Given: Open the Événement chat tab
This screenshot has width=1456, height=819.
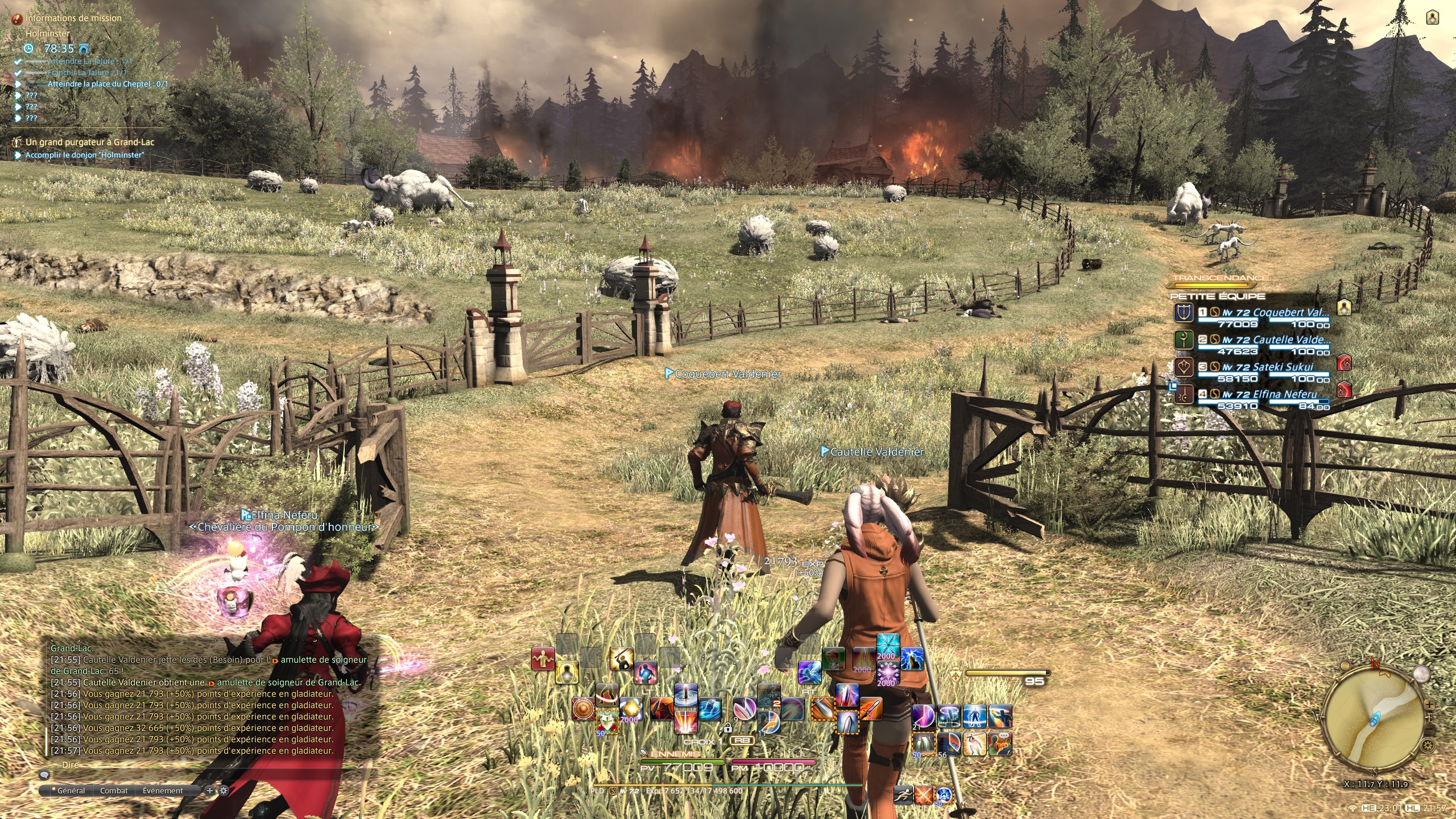Looking at the screenshot, I should 163,791.
